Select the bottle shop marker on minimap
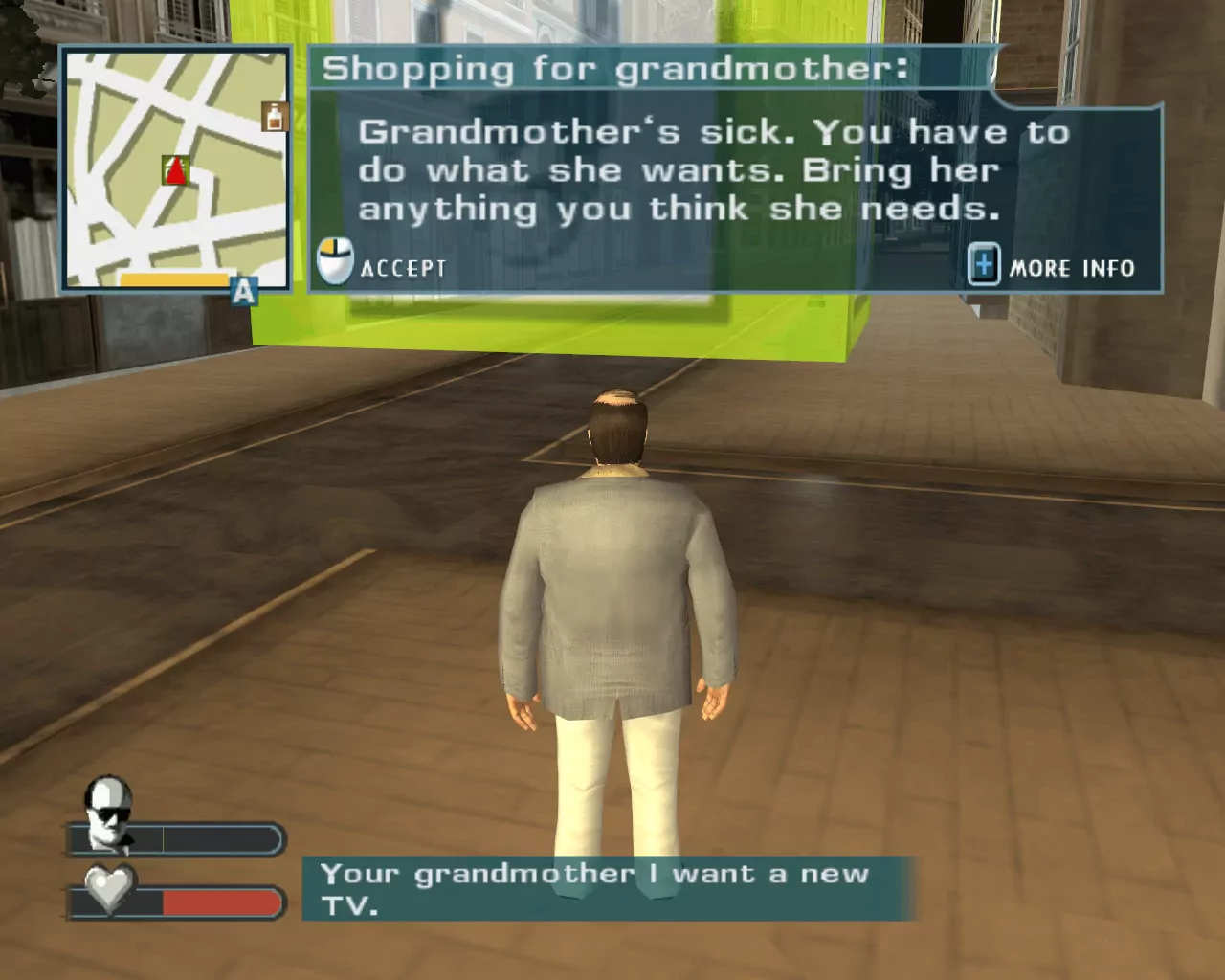 point(276,117)
